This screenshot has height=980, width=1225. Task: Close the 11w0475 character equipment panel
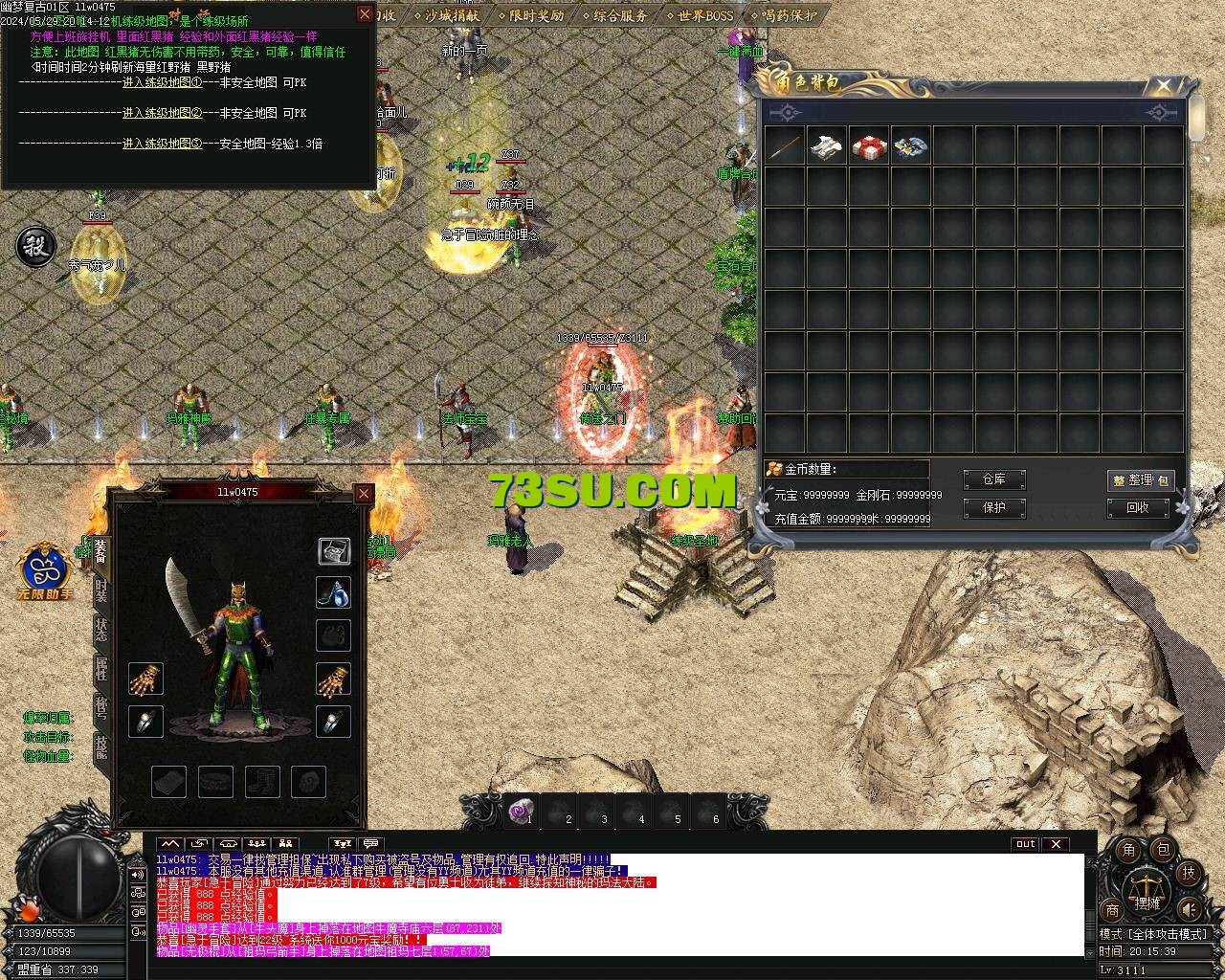coord(364,493)
